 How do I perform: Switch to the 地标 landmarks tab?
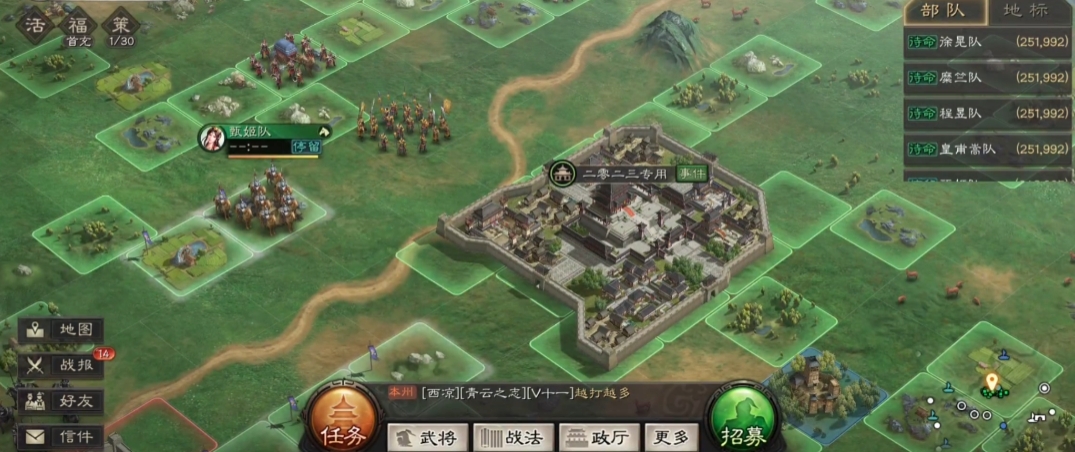(x=1025, y=13)
